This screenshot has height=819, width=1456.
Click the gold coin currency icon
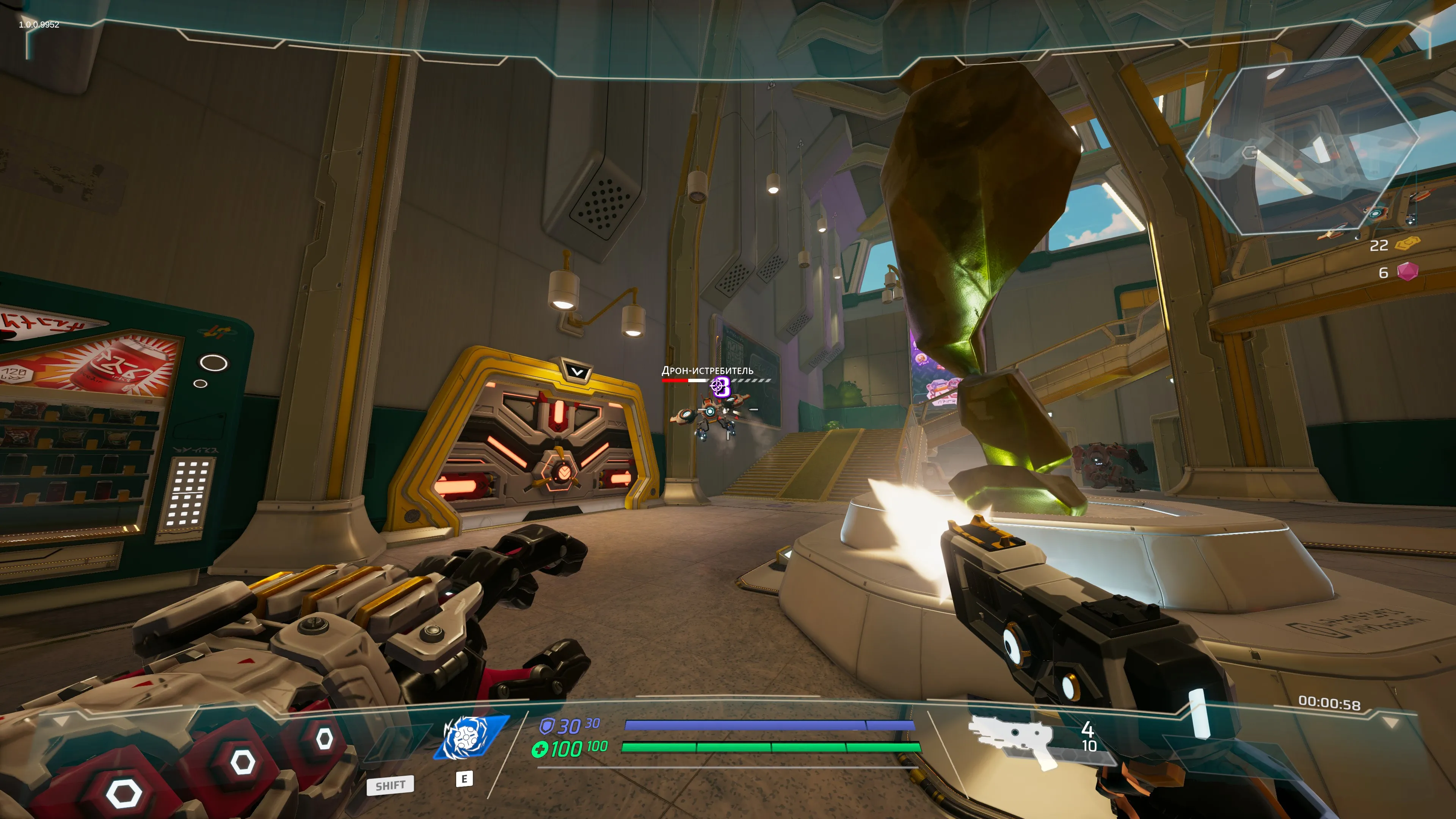[x=1407, y=244]
